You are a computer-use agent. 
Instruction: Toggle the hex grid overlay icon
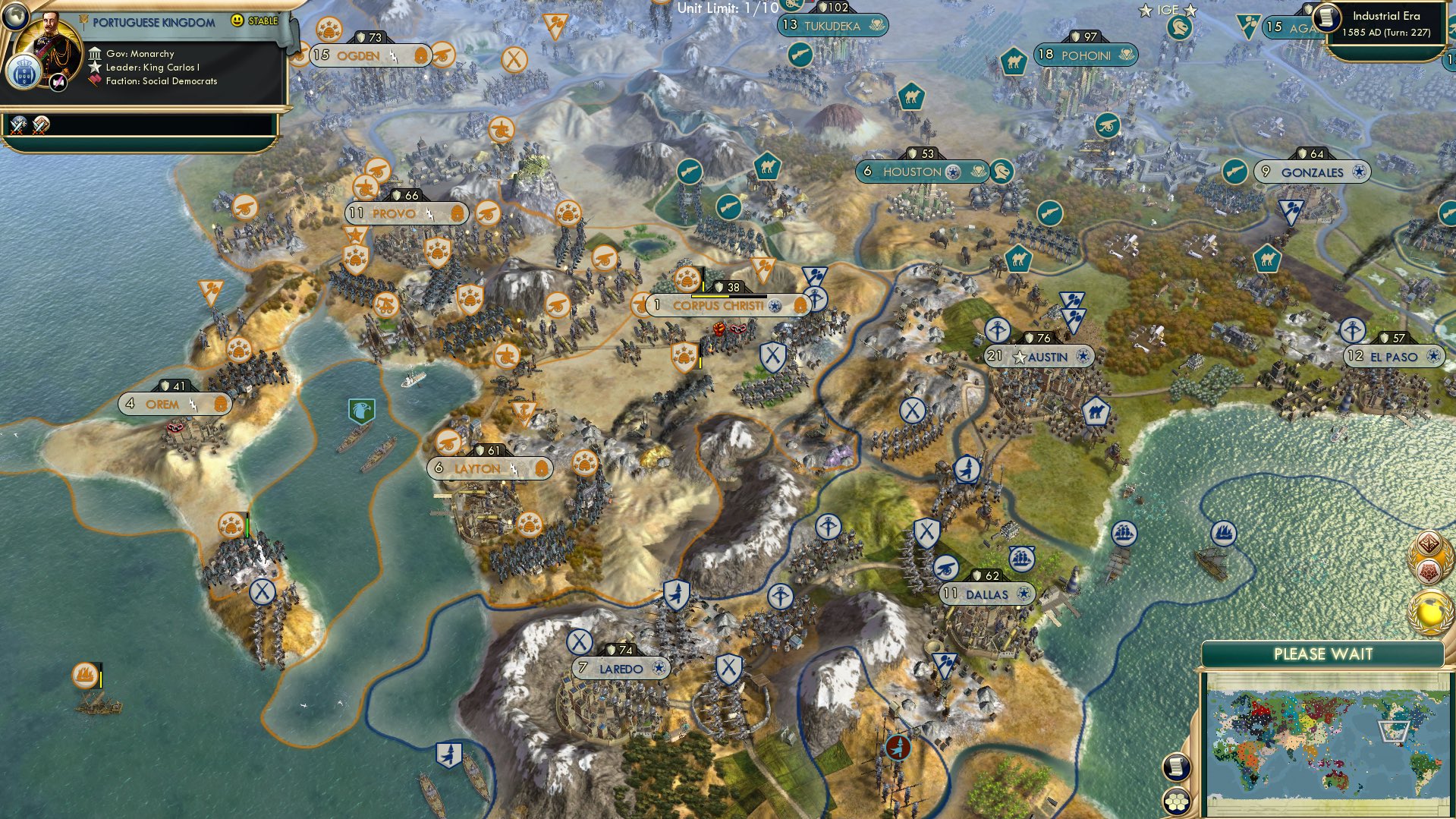(1178, 802)
